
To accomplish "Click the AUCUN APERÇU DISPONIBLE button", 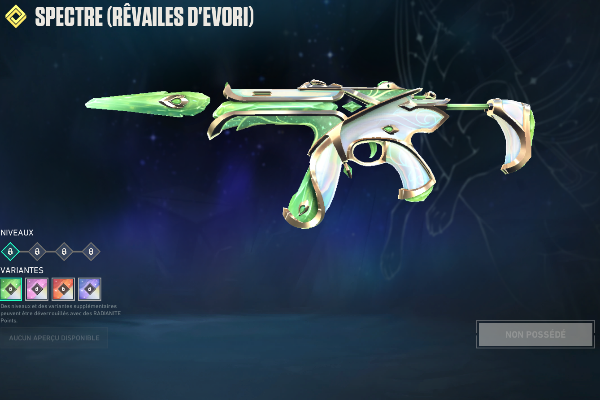I will (54, 339).
